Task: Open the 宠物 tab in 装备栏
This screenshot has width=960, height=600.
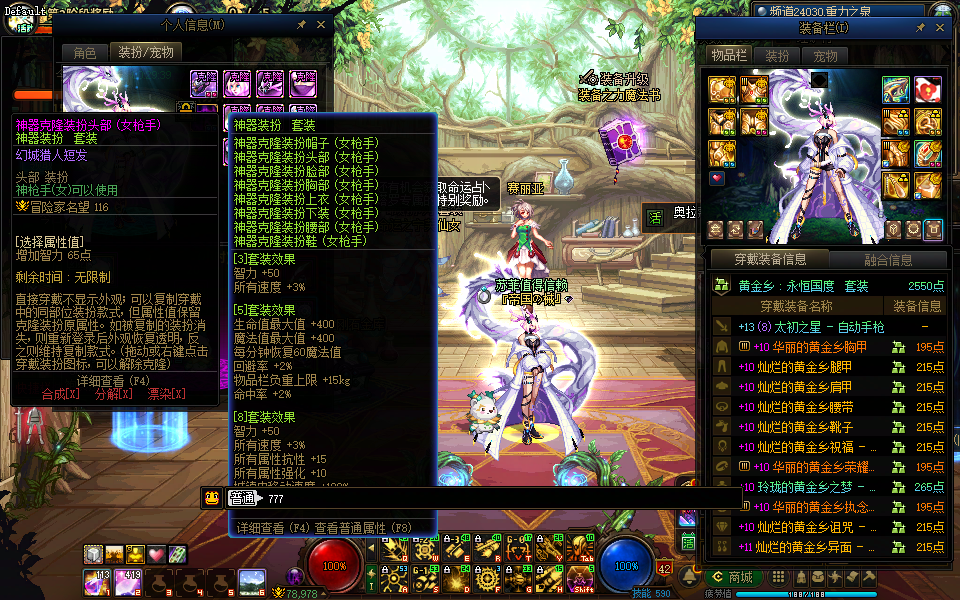Action: tap(825, 56)
